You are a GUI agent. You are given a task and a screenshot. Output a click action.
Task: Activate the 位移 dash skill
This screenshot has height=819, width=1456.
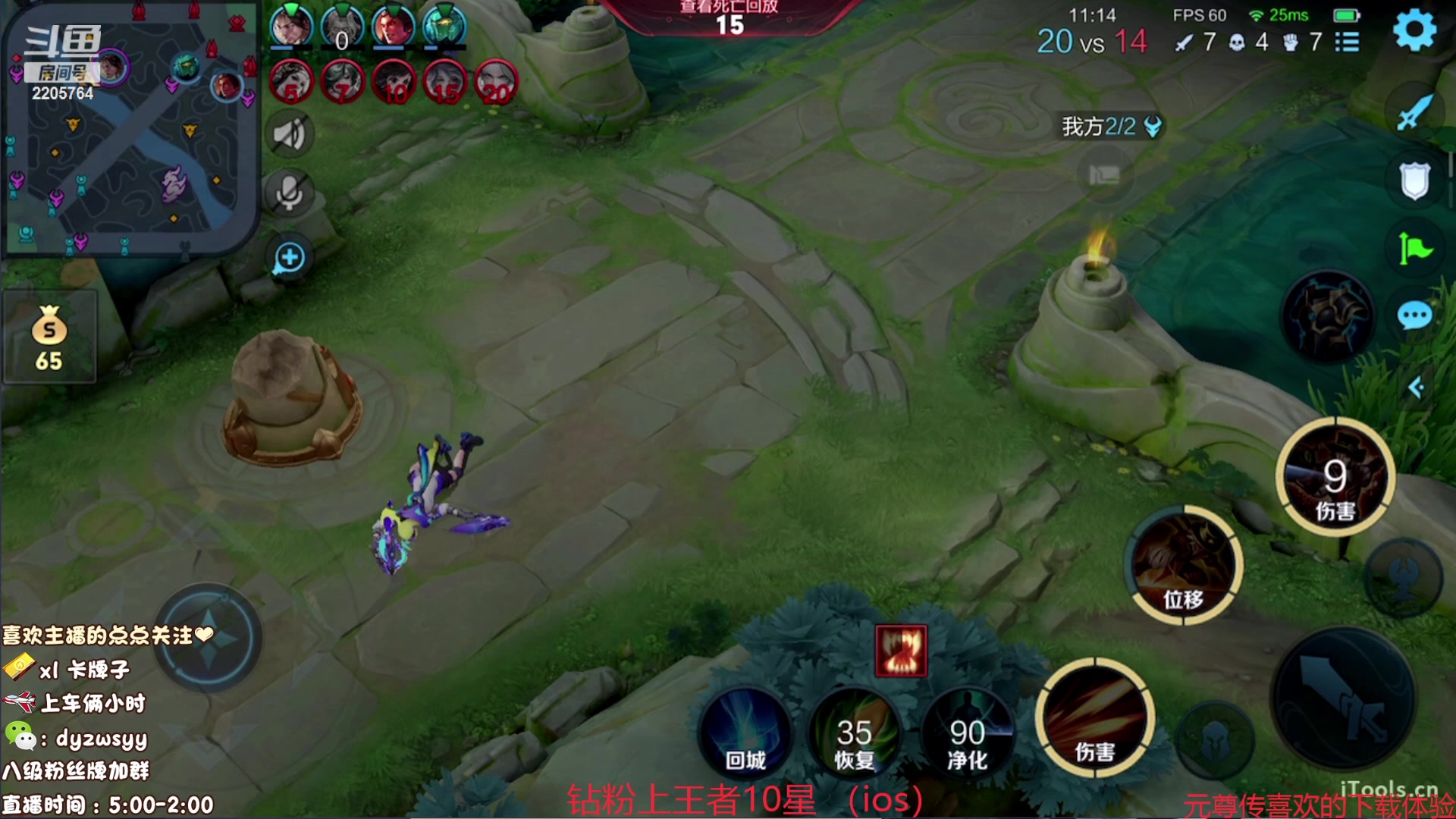coord(1183,565)
